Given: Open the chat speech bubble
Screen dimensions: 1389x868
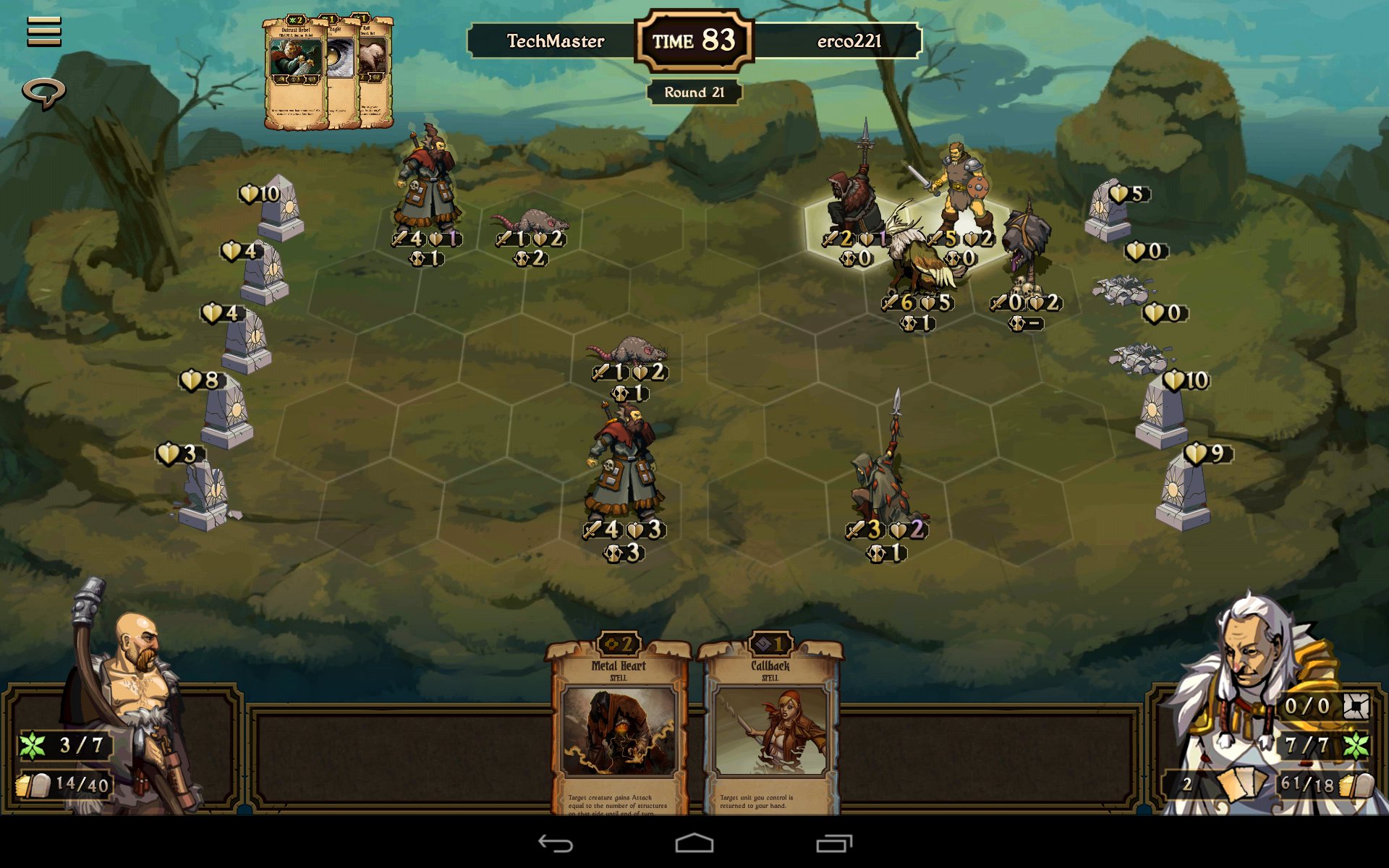Looking at the screenshot, I should coord(44,93).
